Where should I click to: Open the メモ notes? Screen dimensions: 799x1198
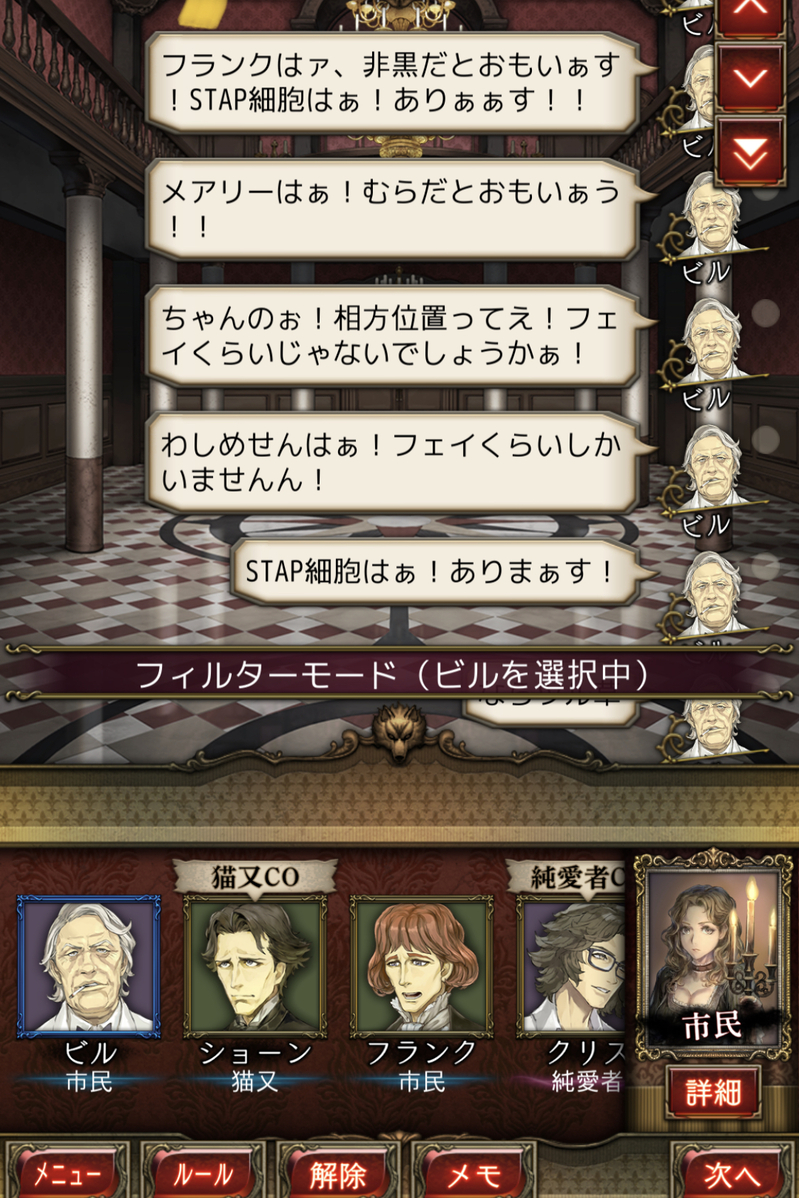pyautogui.click(x=474, y=1172)
